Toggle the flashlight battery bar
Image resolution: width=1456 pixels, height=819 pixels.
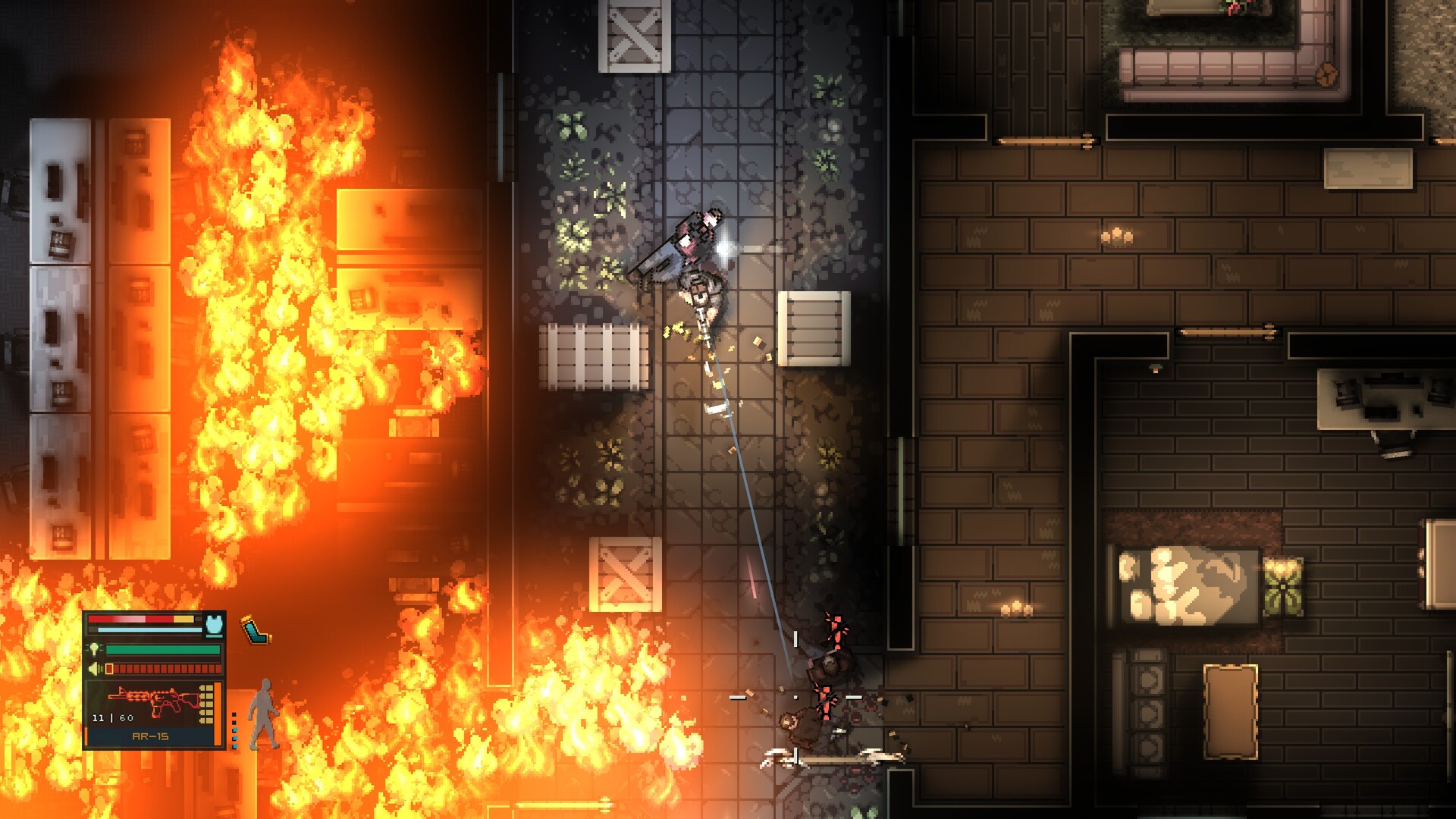[162, 649]
